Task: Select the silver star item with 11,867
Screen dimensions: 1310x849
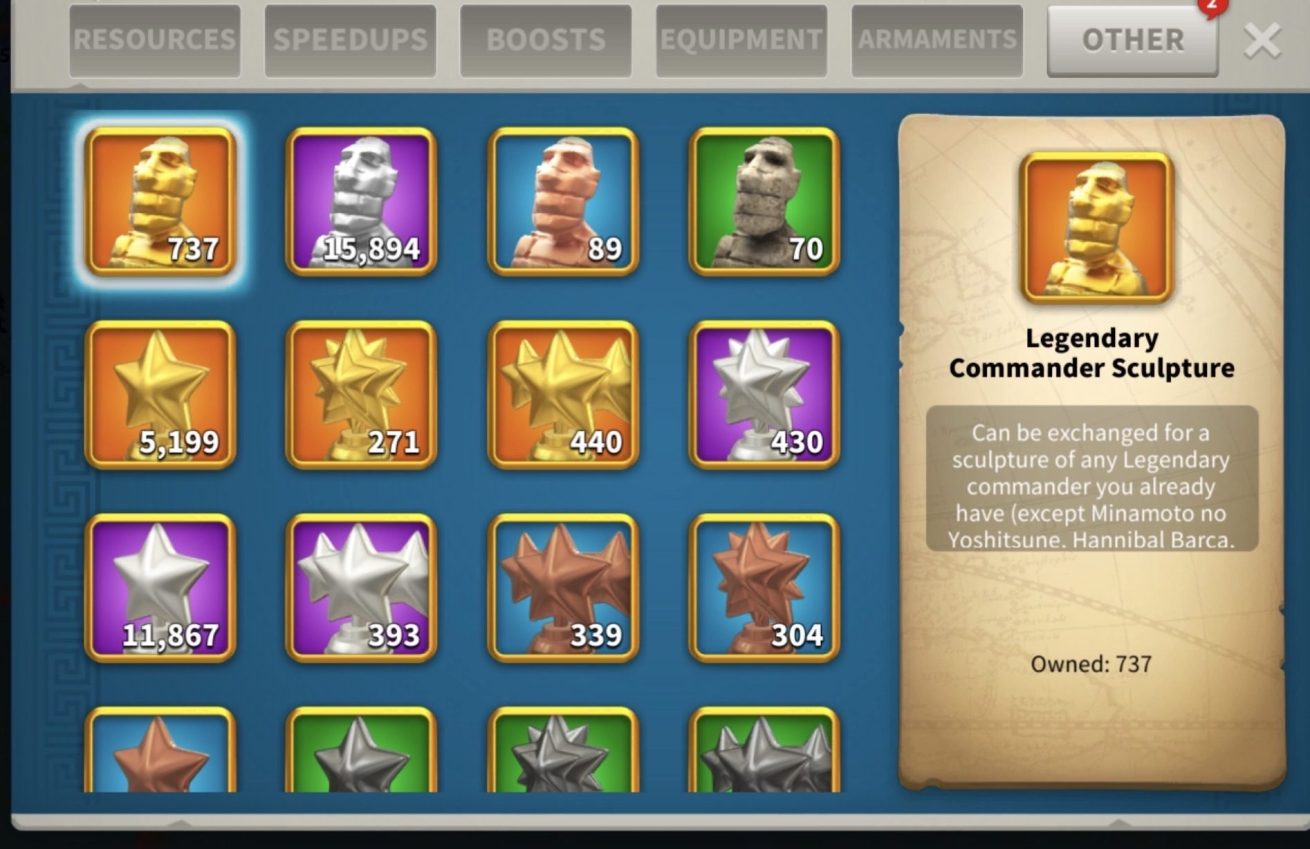Action: [161, 587]
